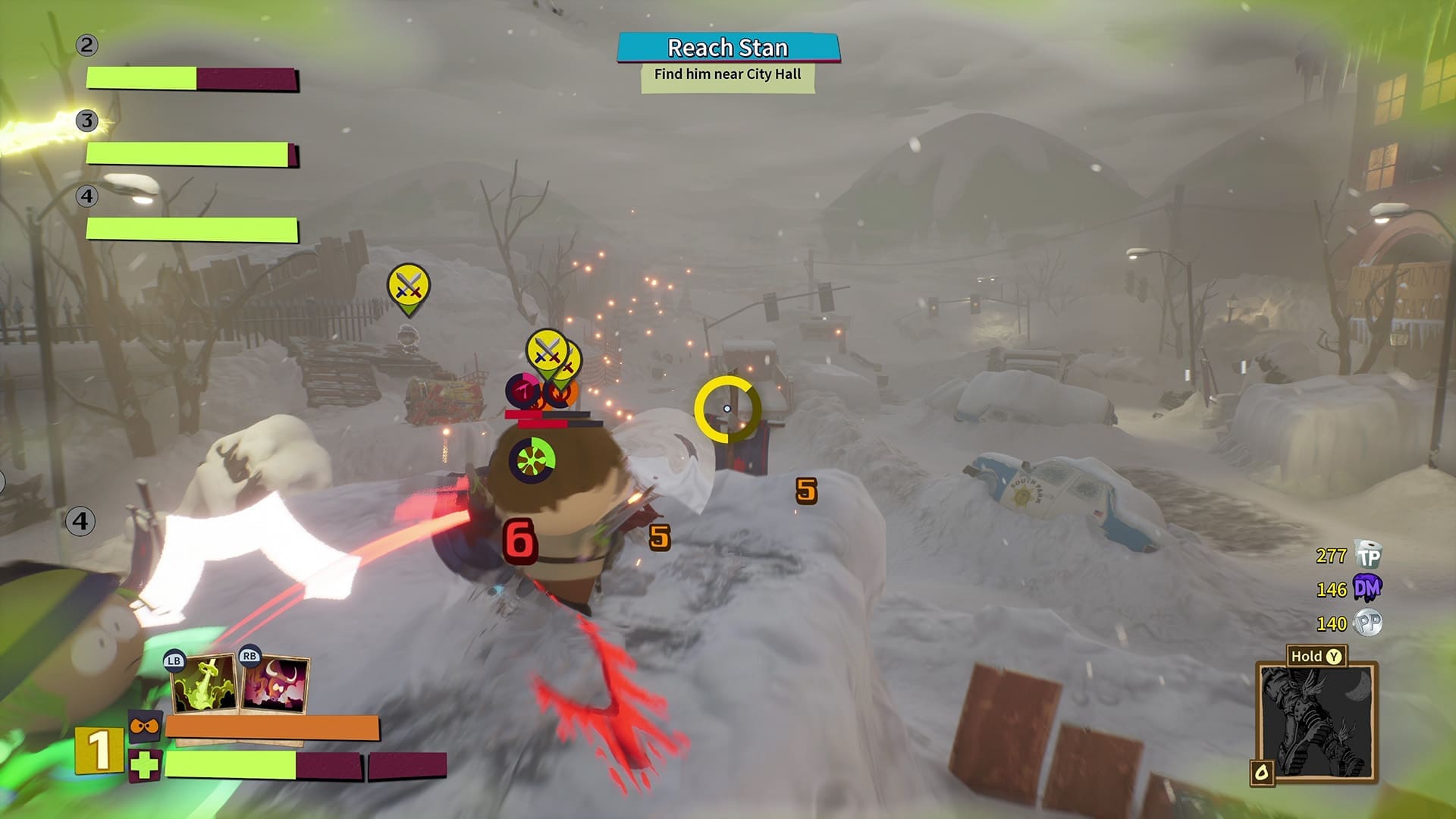Activate the red bull ability card

tap(275, 685)
